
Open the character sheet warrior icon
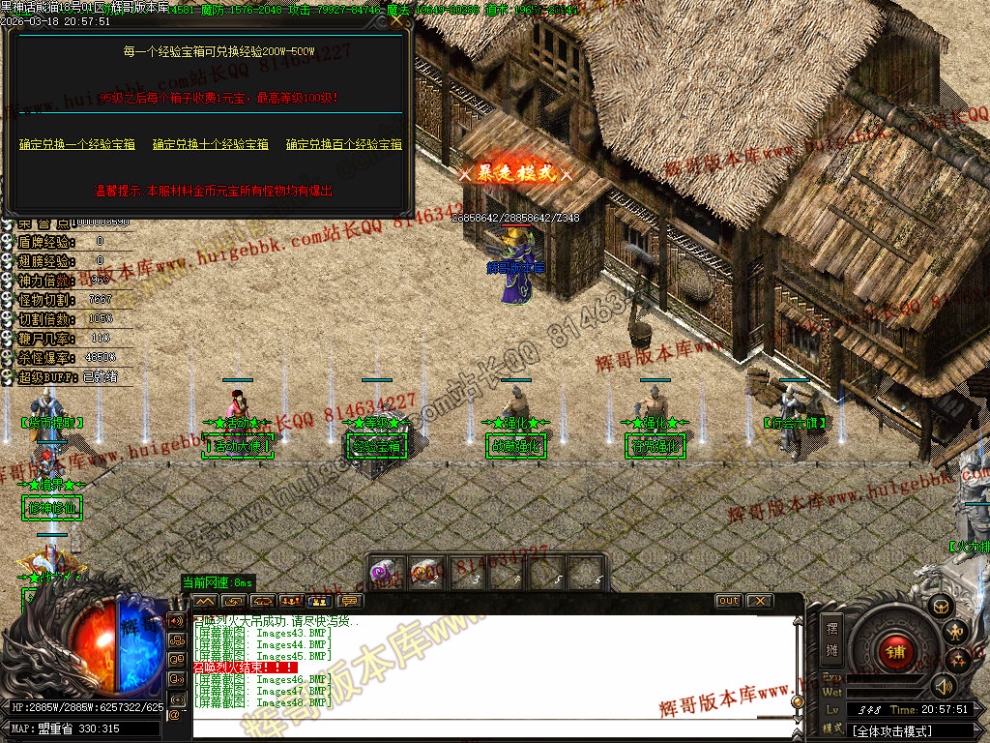point(956,631)
